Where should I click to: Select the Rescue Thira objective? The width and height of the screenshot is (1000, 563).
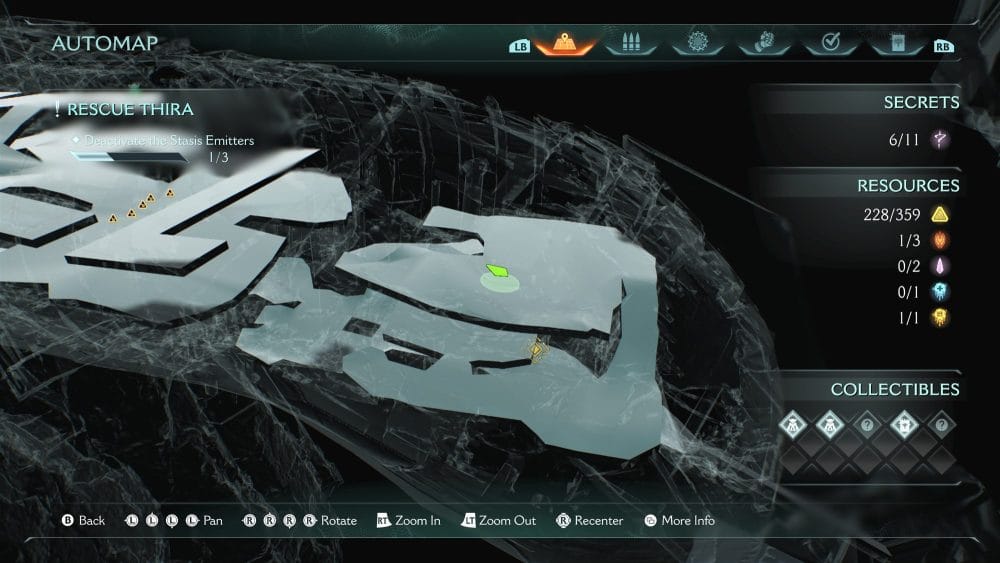pyautogui.click(x=130, y=109)
